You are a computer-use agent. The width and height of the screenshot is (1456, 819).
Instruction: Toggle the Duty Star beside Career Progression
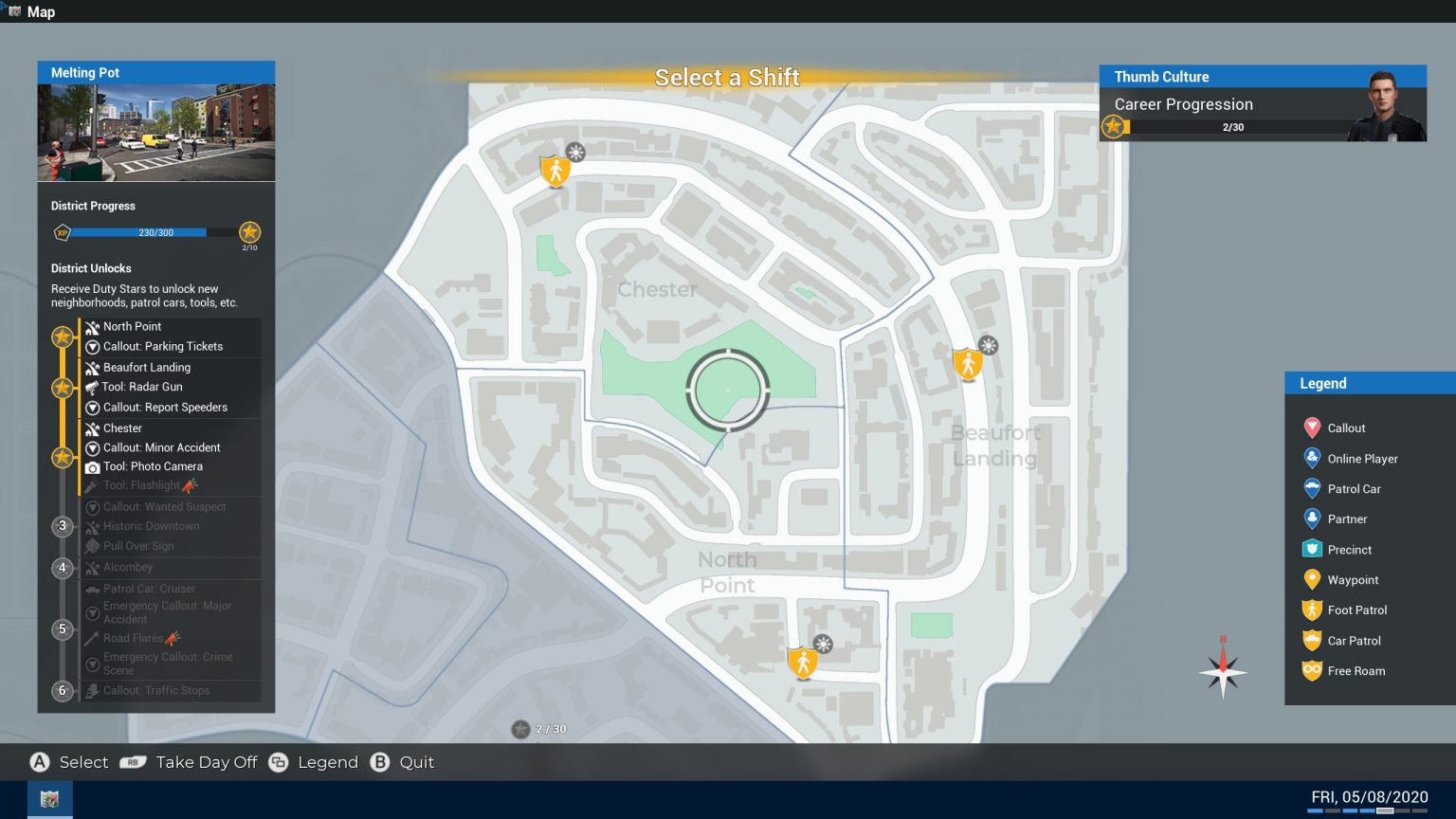[x=1116, y=125]
